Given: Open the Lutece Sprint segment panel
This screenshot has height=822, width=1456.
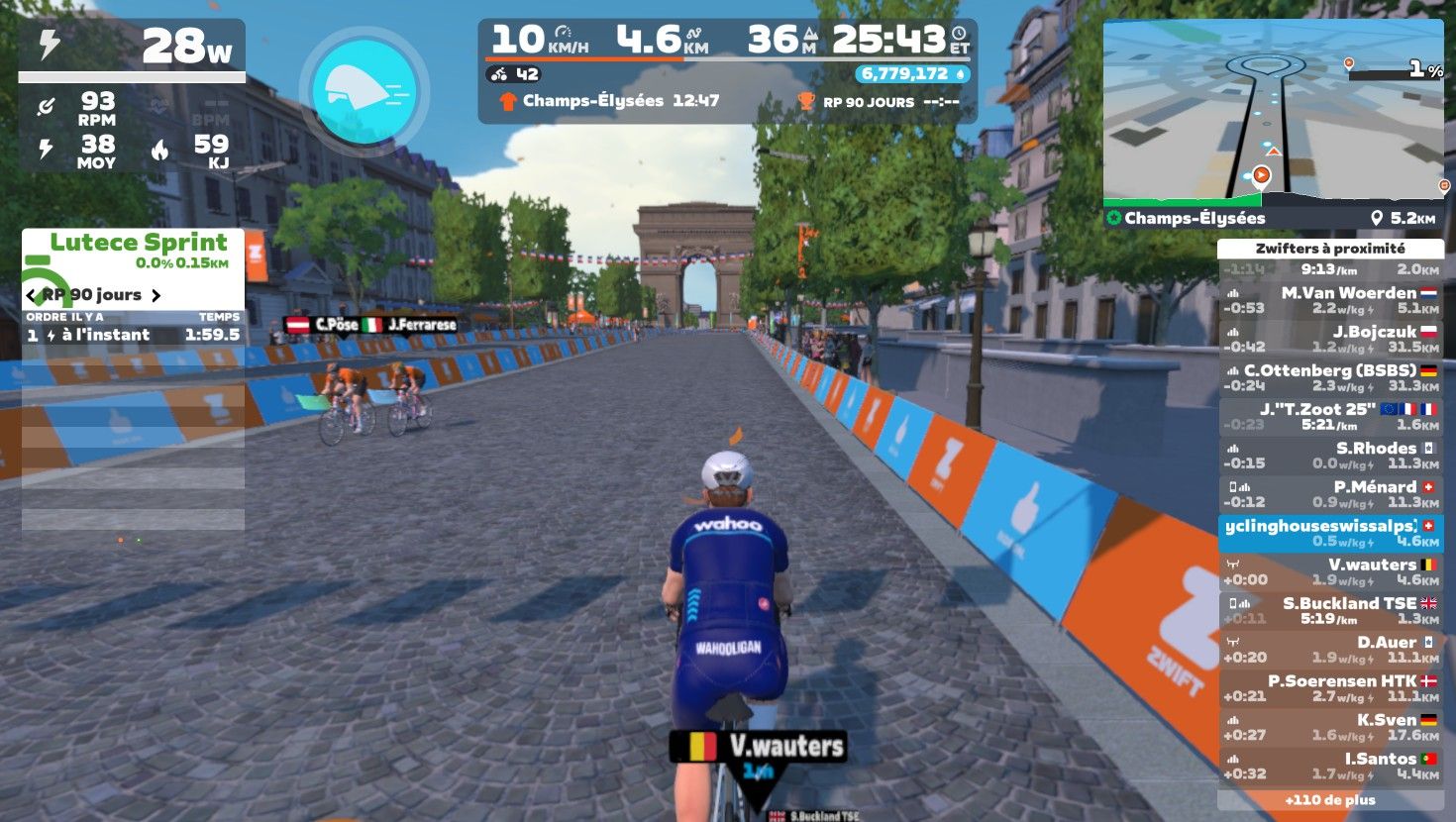Looking at the screenshot, I should [134, 248].
